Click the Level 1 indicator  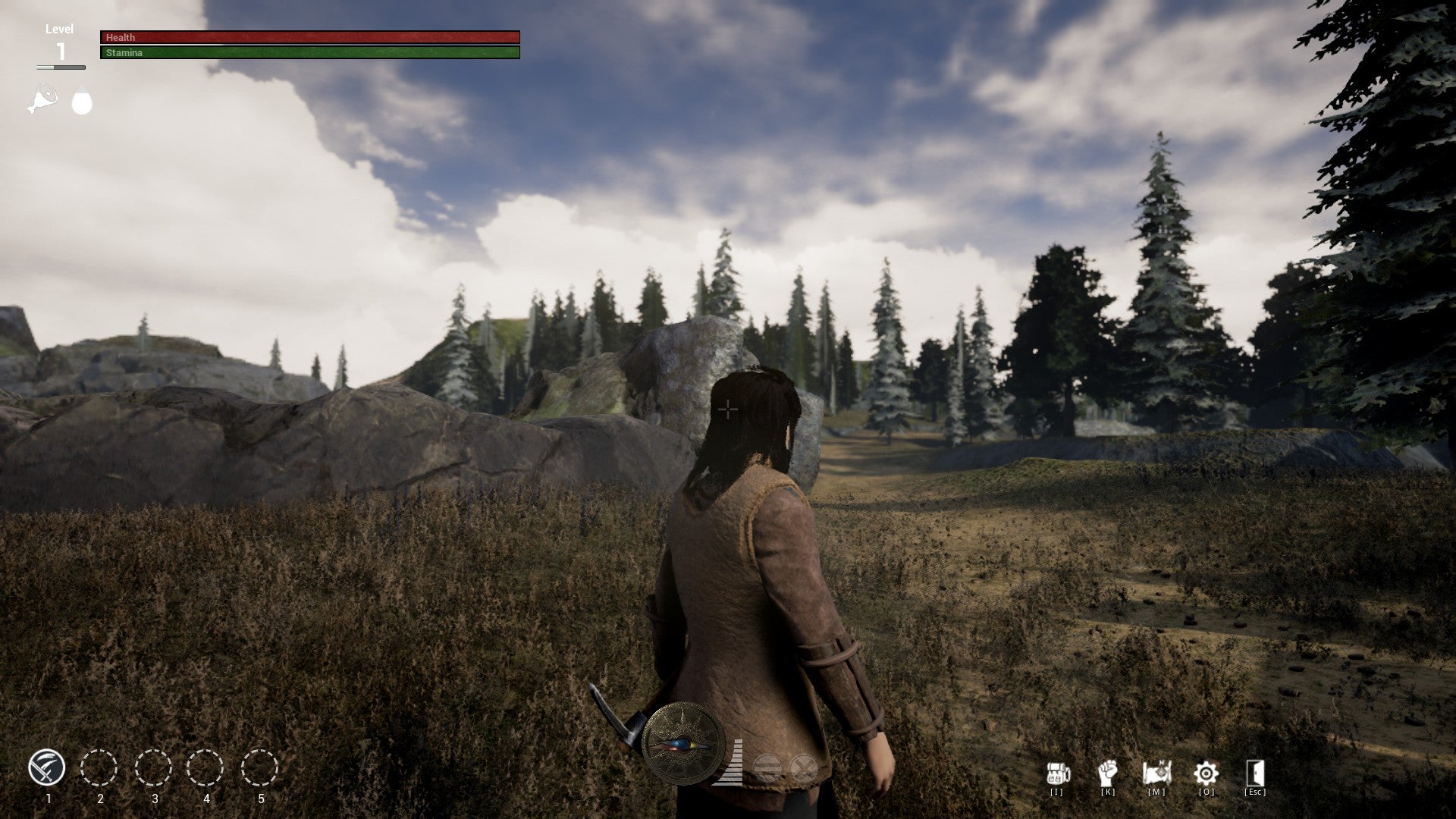coord(60,39)
